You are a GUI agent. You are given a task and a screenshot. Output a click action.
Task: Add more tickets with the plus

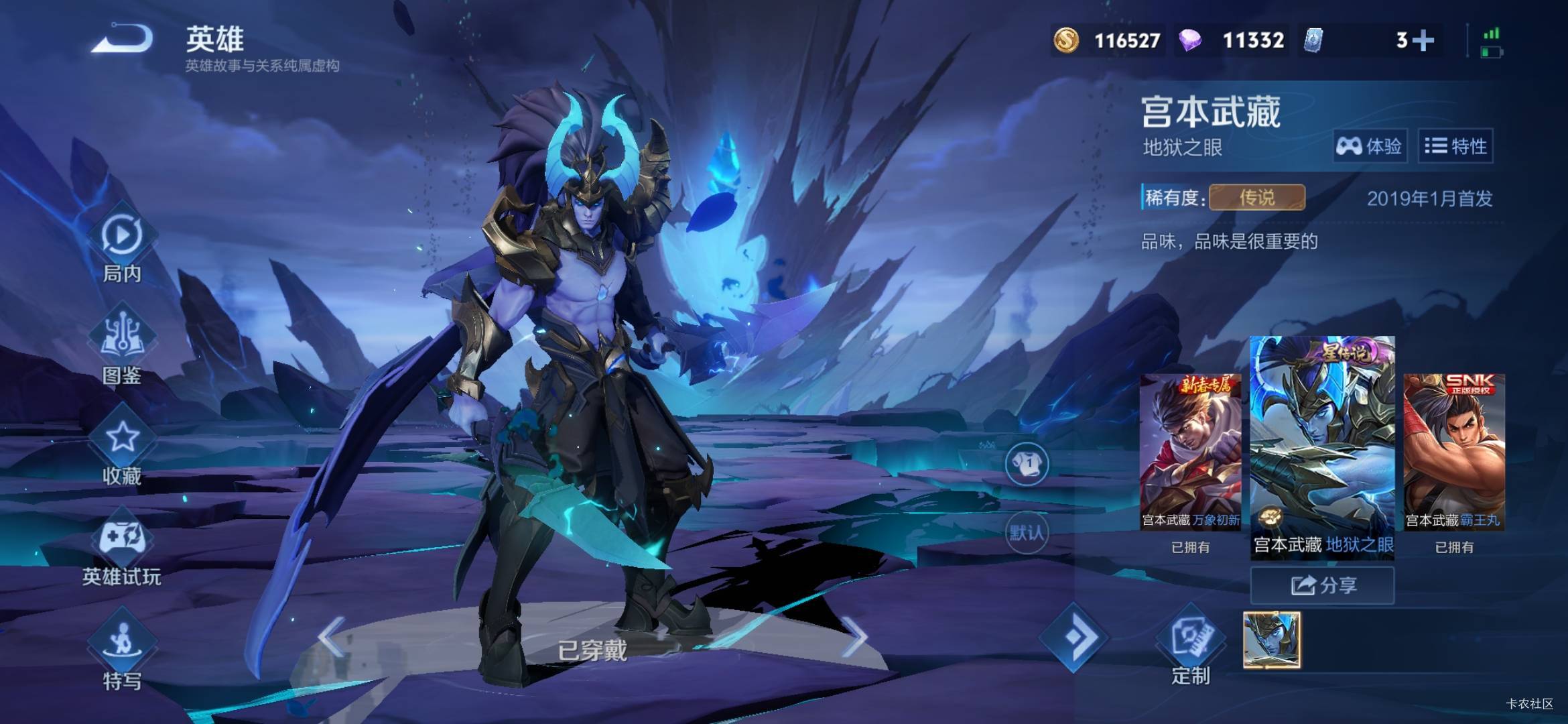tap(1423, 41)
